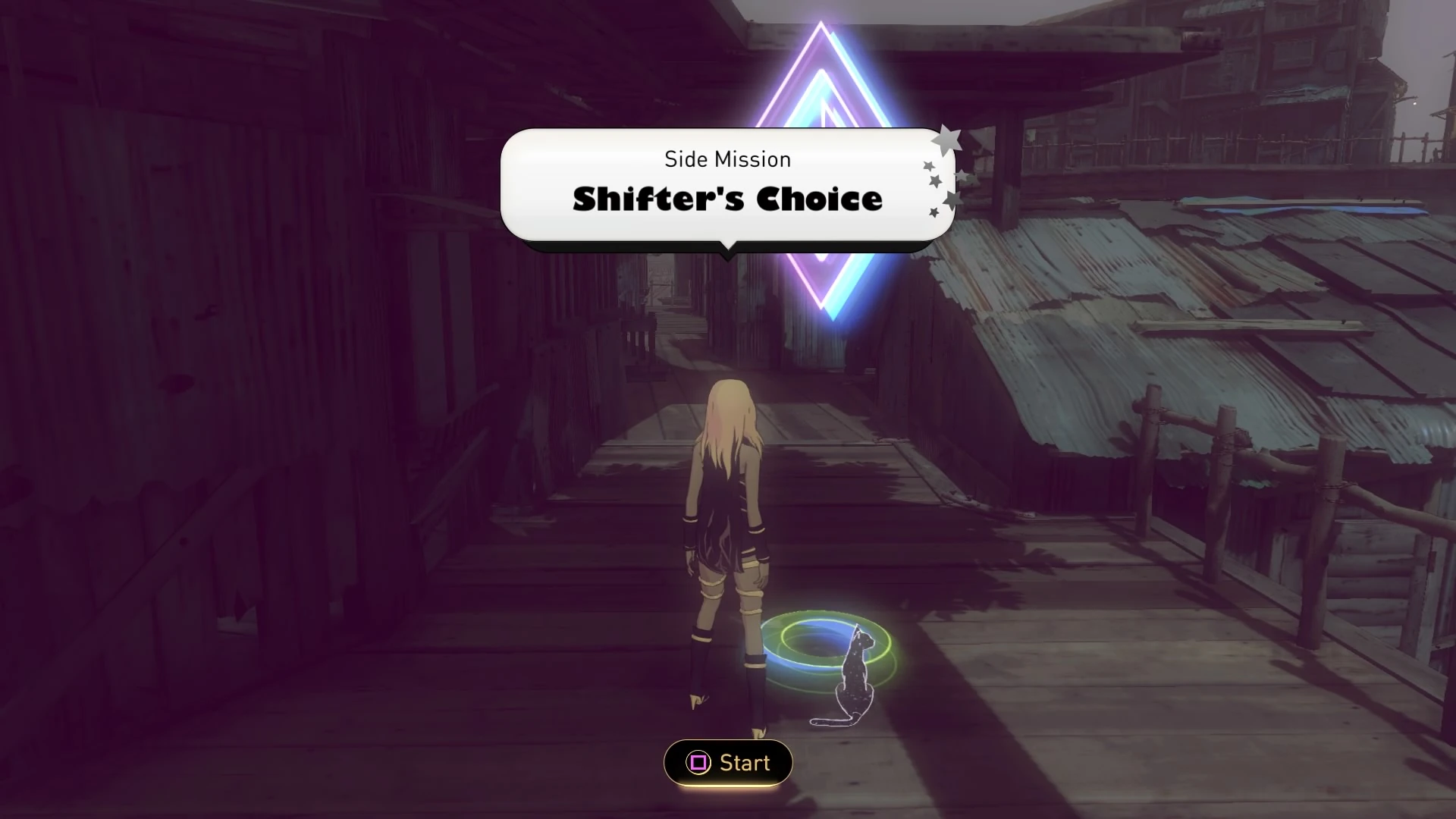Click the Square button icon on Start prompt
This screenshot has height=819, width=1456.
pos(698,764)
